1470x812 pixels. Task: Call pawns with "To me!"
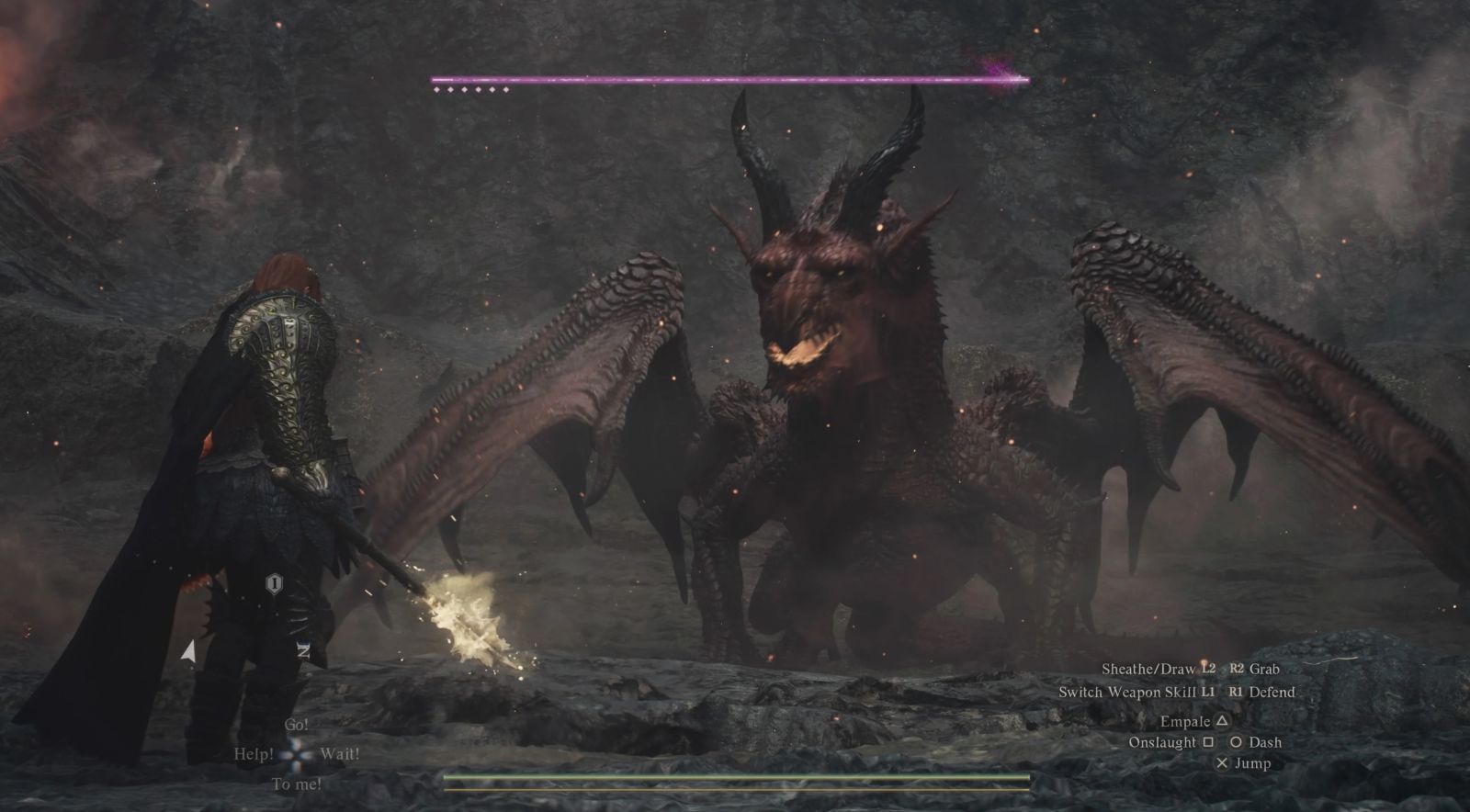point(297,784)
